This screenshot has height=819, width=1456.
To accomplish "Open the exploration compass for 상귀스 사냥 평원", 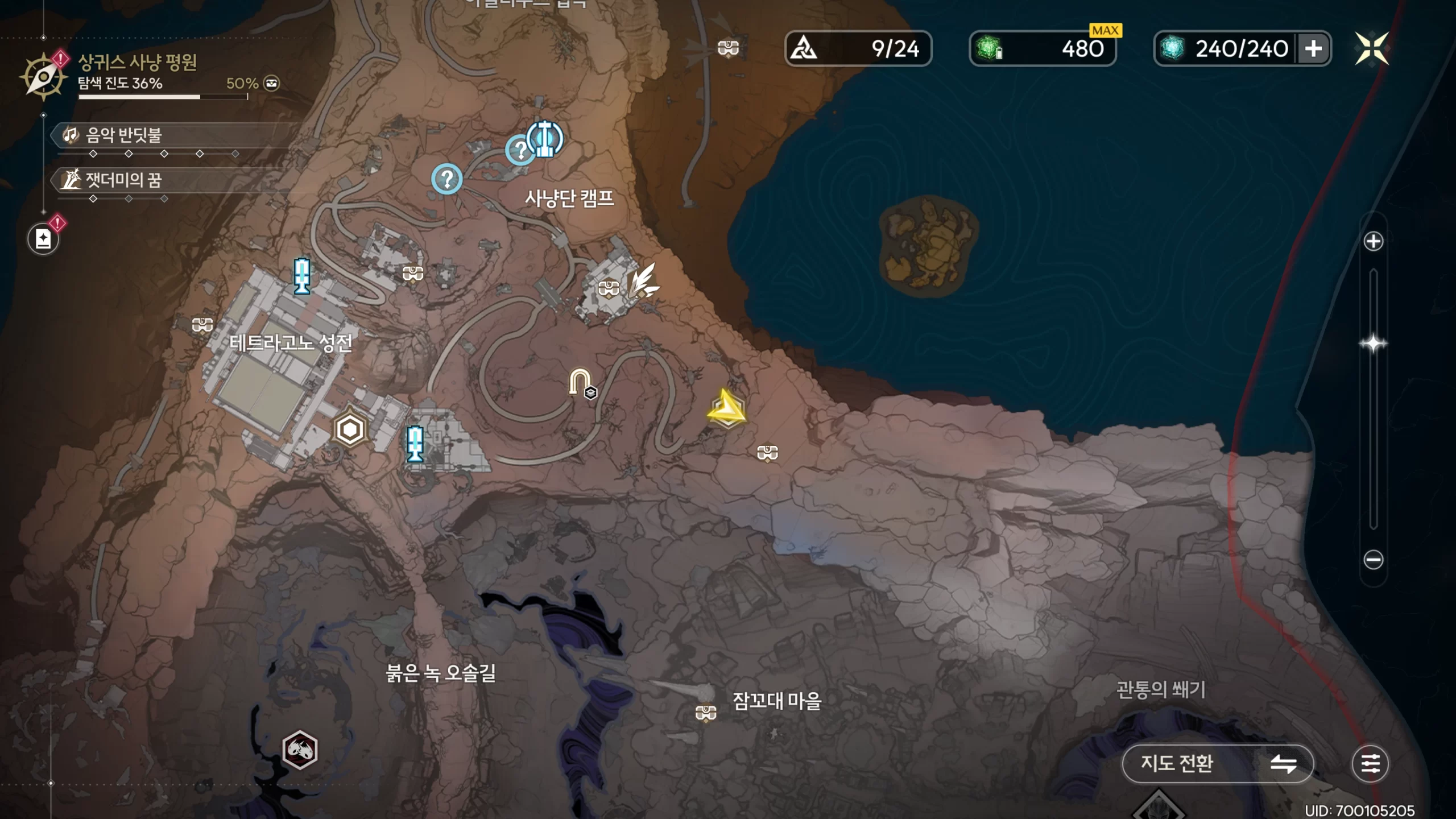I will [43, 76].
